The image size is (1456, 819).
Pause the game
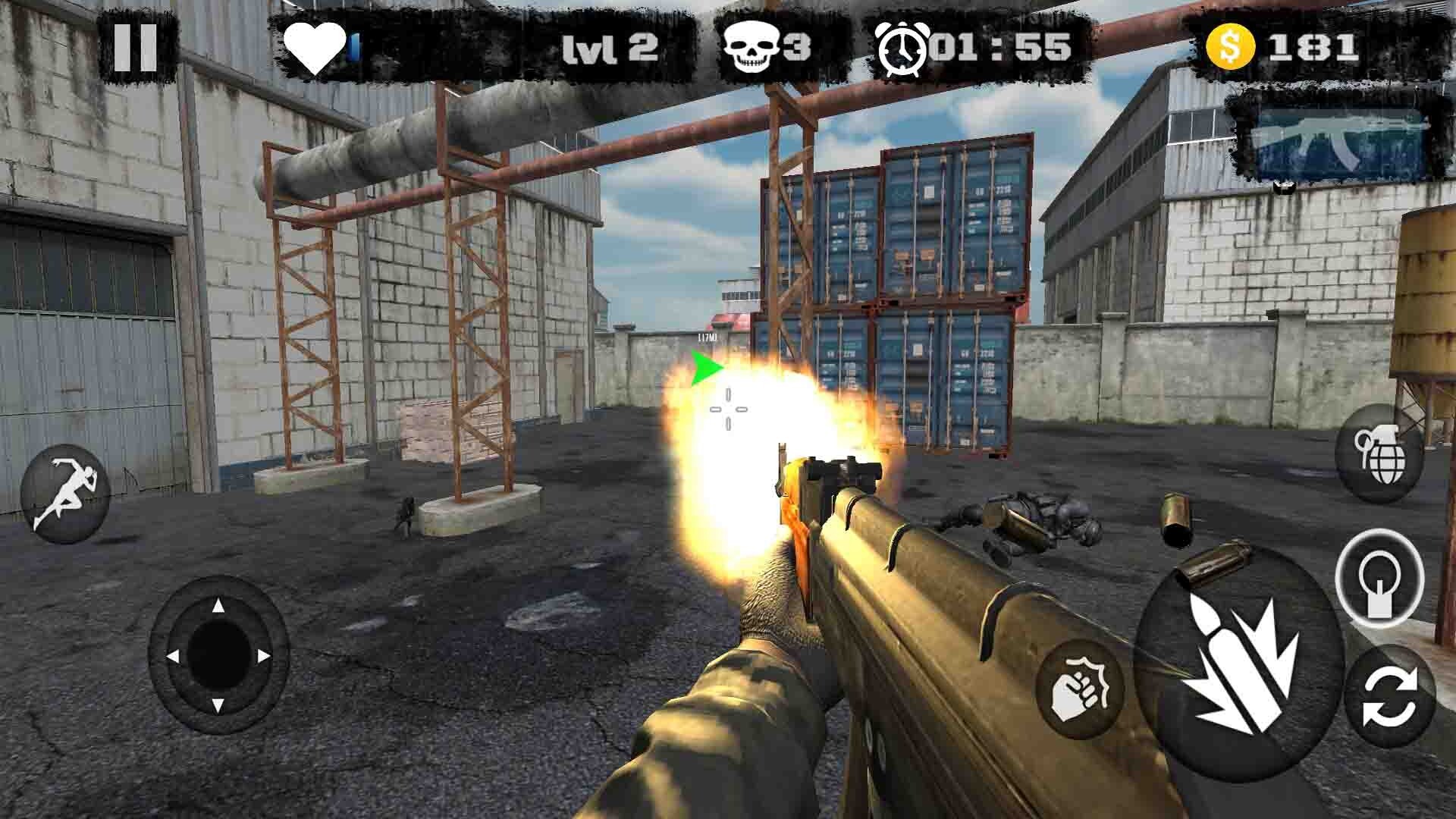pos(136,47)
